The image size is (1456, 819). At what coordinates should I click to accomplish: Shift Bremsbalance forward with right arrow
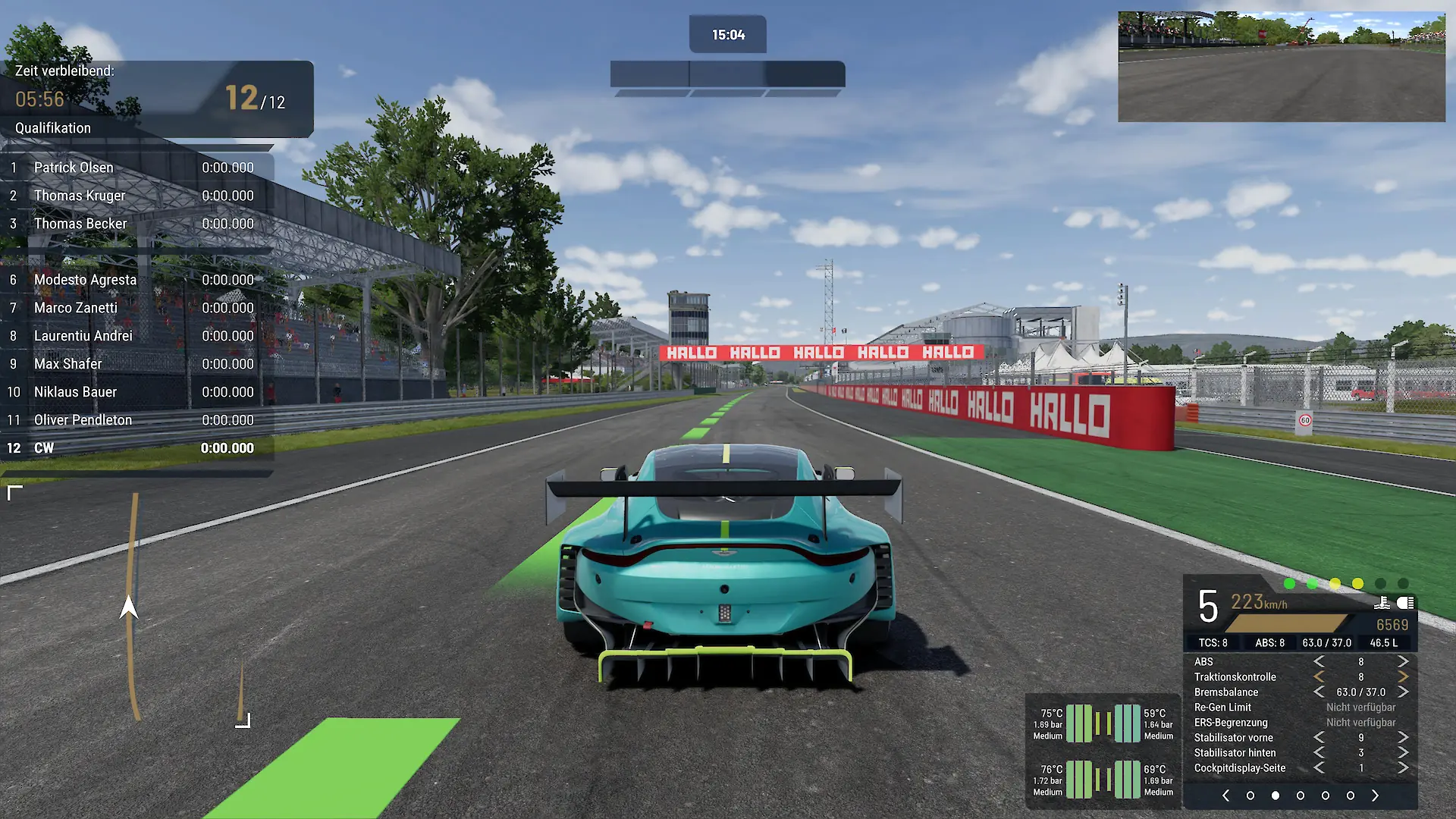[1403, 692]
